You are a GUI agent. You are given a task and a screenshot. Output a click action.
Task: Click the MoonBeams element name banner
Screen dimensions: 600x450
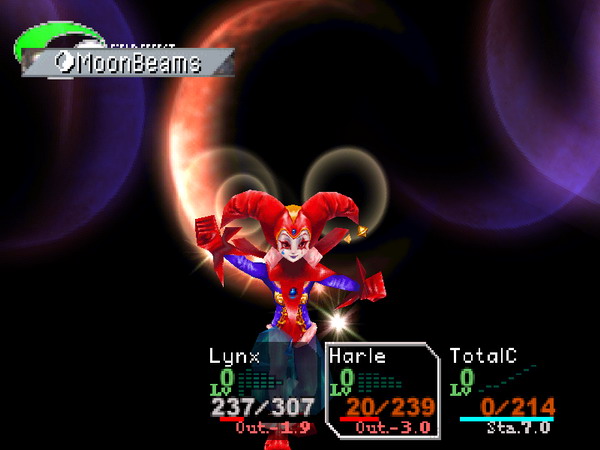[x=128, y=63]
